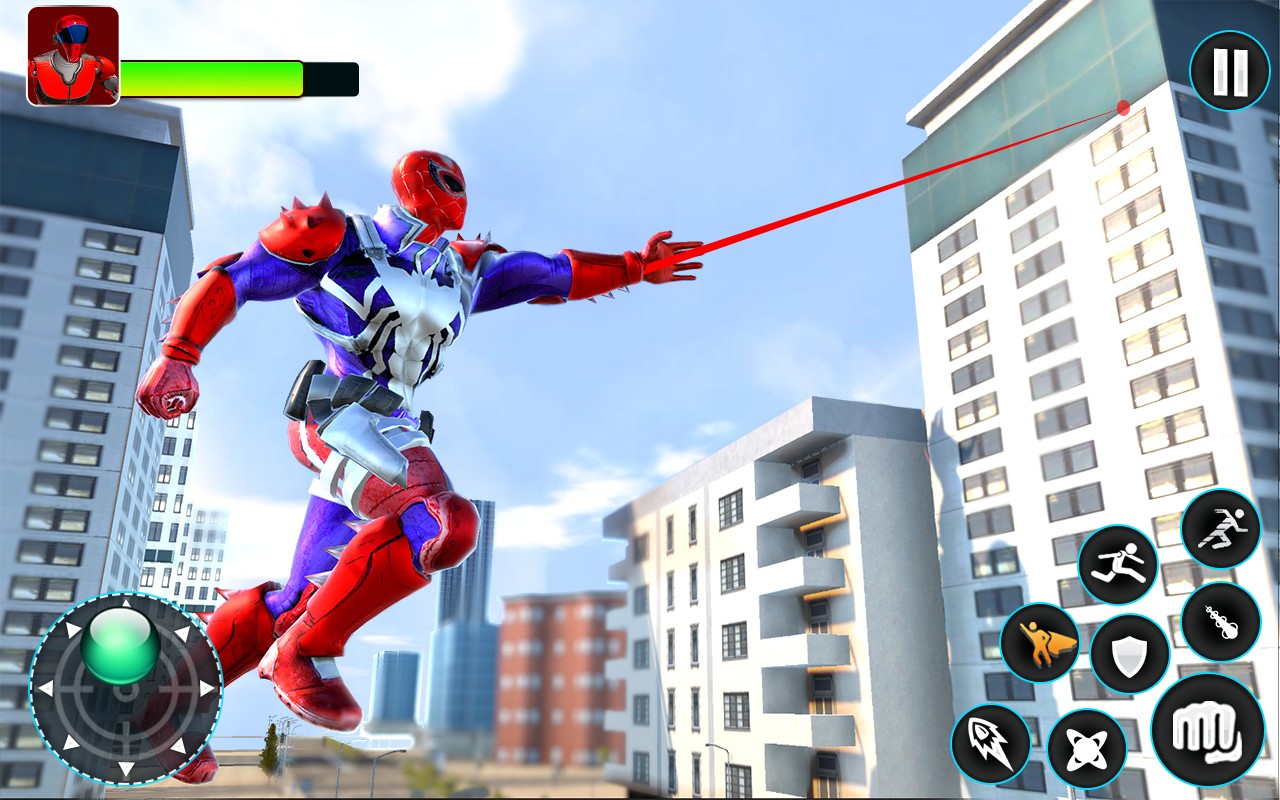
Task: Launch the fireball projectile attack
Action: point(1220,621)
